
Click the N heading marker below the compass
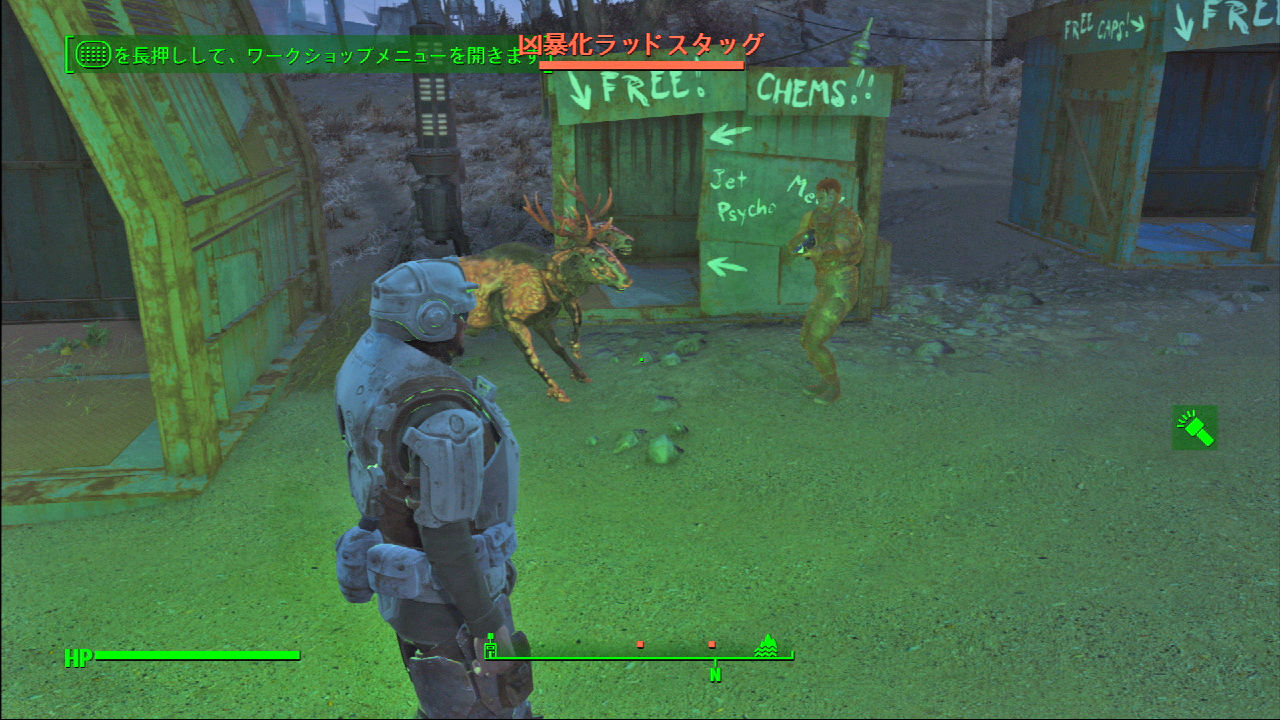[715, 674]
